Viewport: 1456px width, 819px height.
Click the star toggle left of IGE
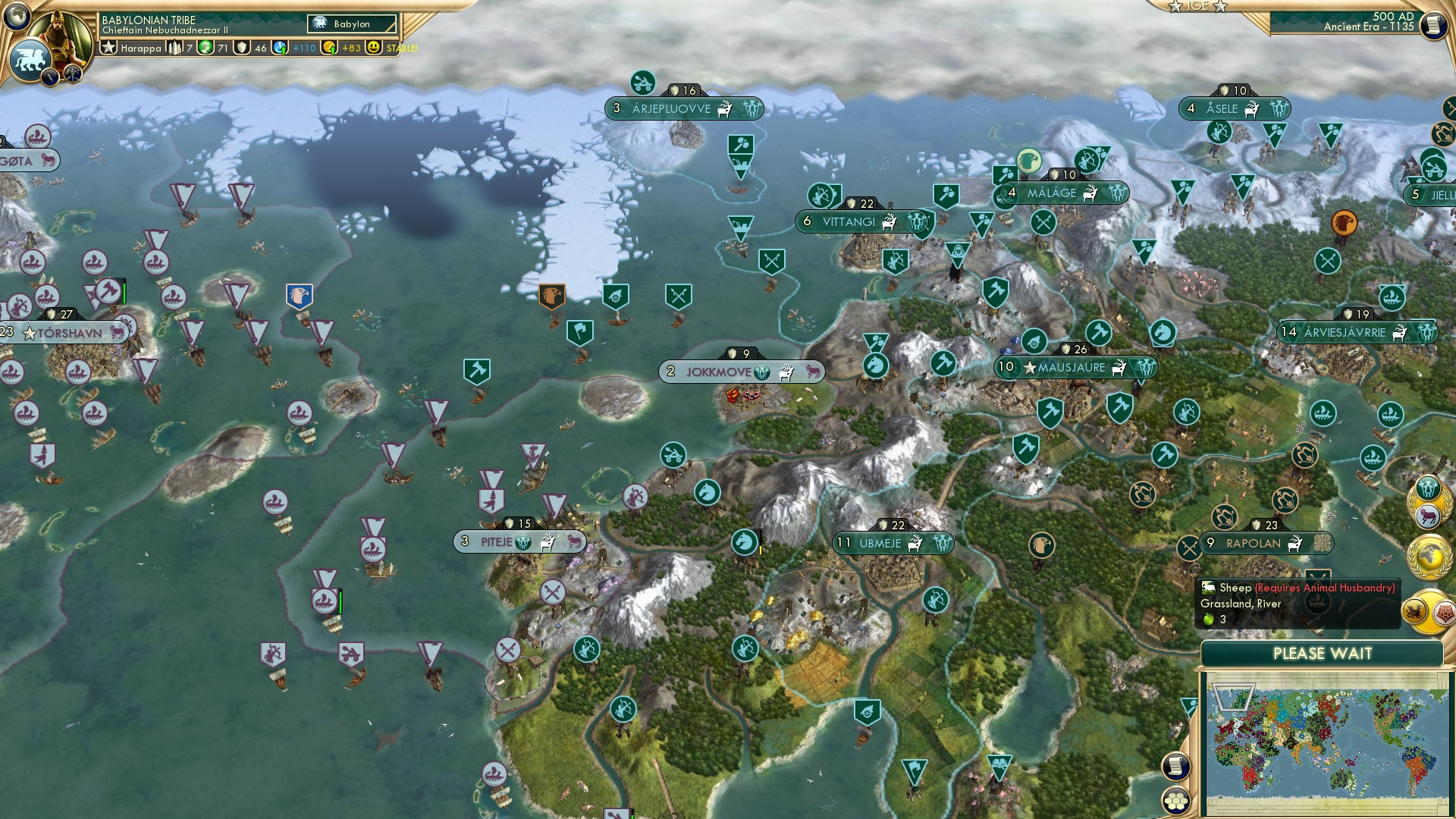coord(1173,8)
